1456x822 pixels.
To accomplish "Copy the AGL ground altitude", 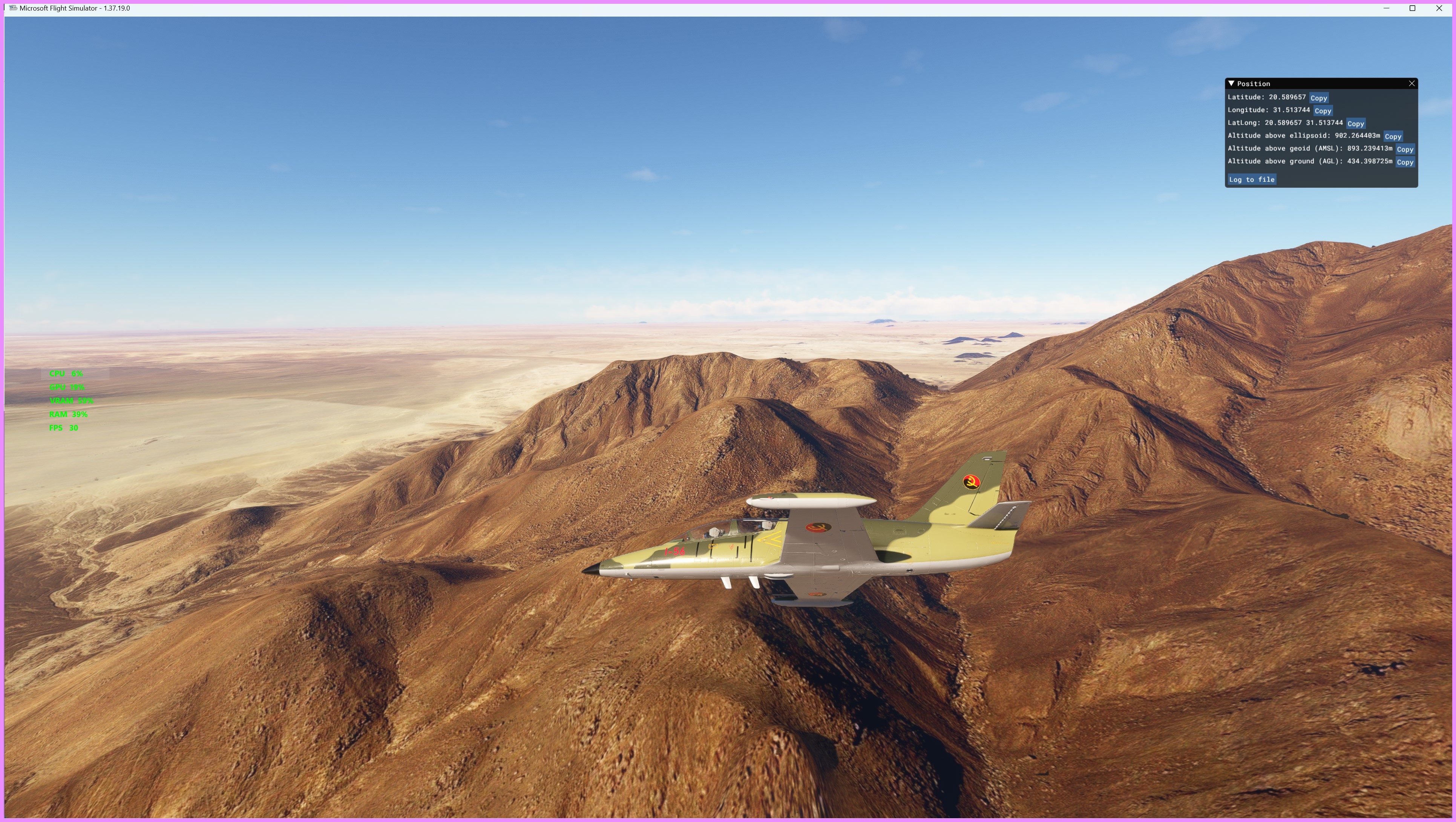I will pos(1405,162).
